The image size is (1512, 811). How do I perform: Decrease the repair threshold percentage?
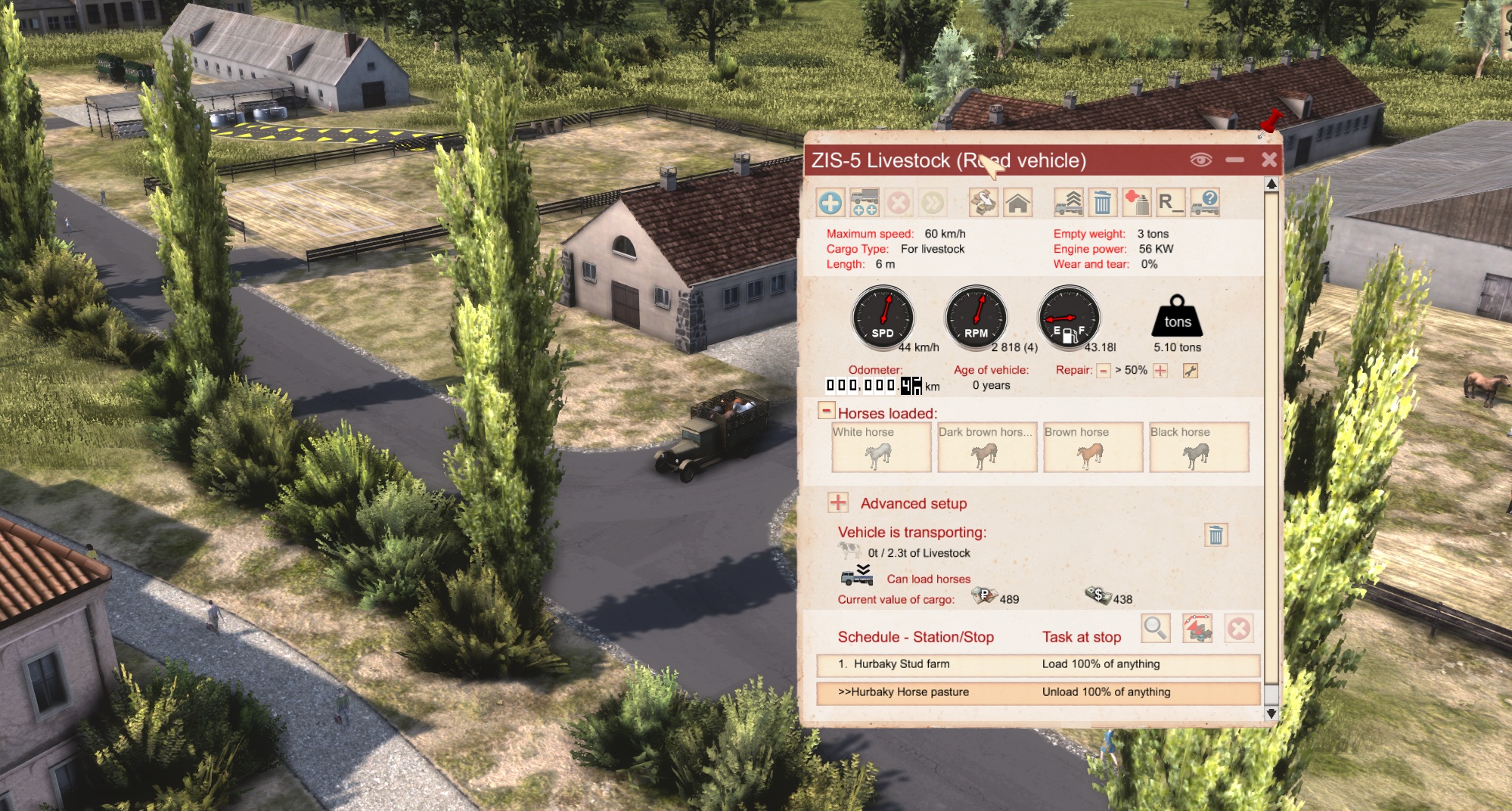click(1104, 371)
